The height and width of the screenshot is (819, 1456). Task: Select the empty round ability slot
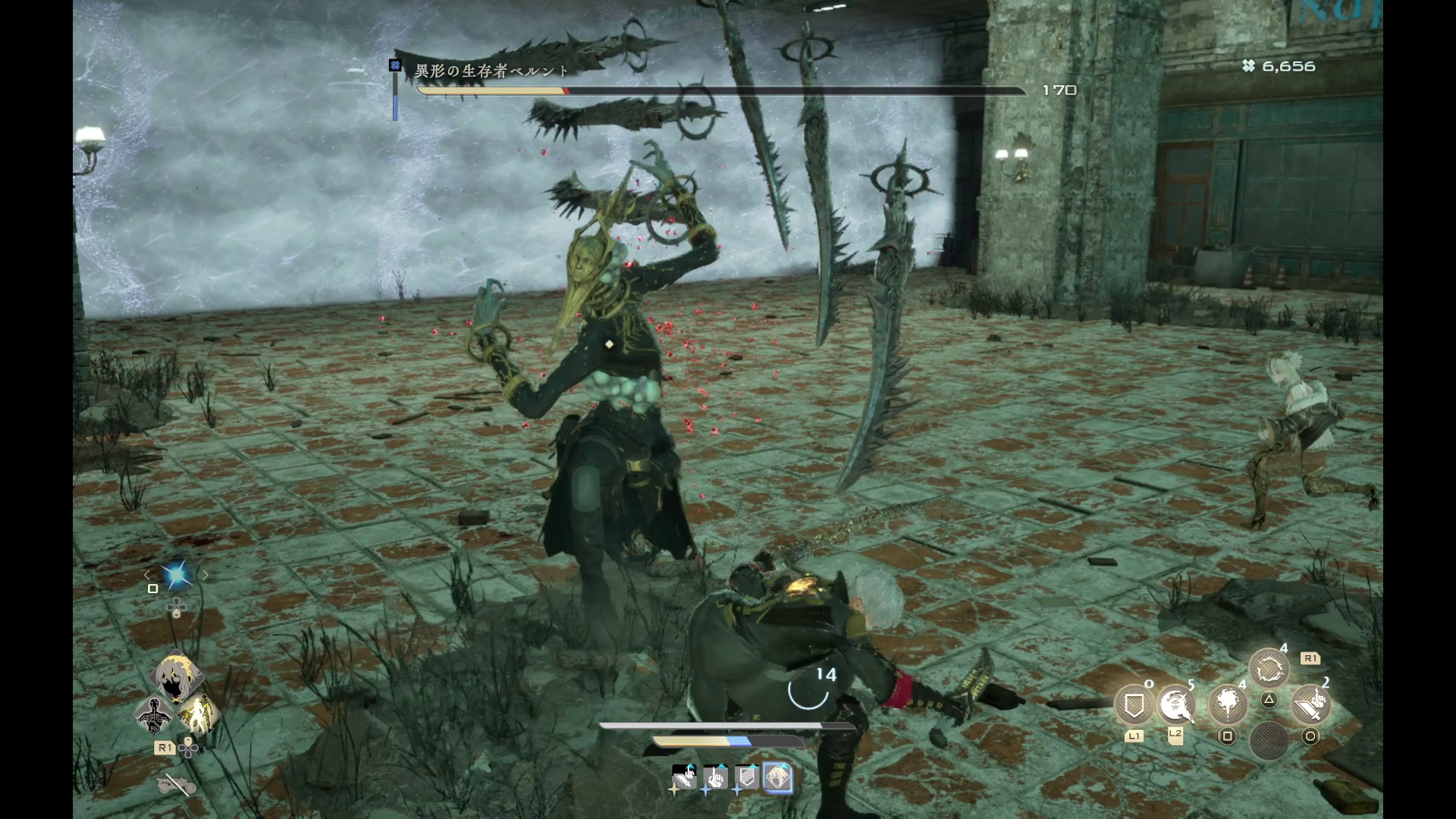click(1269, 740)
